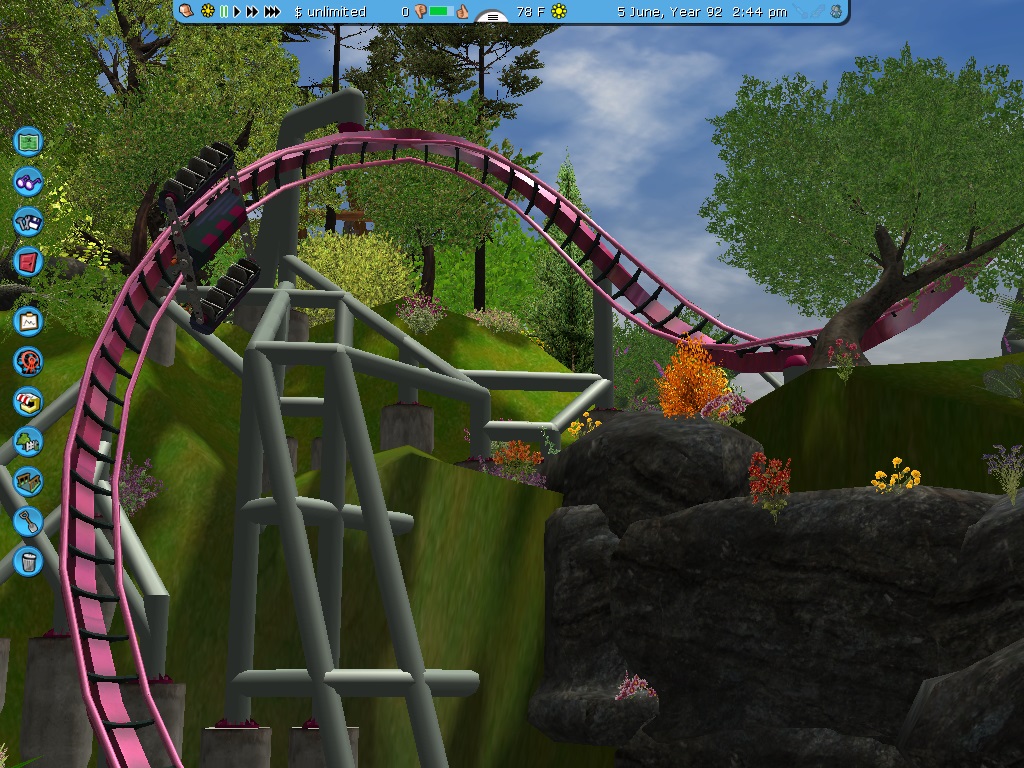1024x768 pixels.
Task: Open the rides menu with Ferris wheel icon
Action: coord(29,361)
